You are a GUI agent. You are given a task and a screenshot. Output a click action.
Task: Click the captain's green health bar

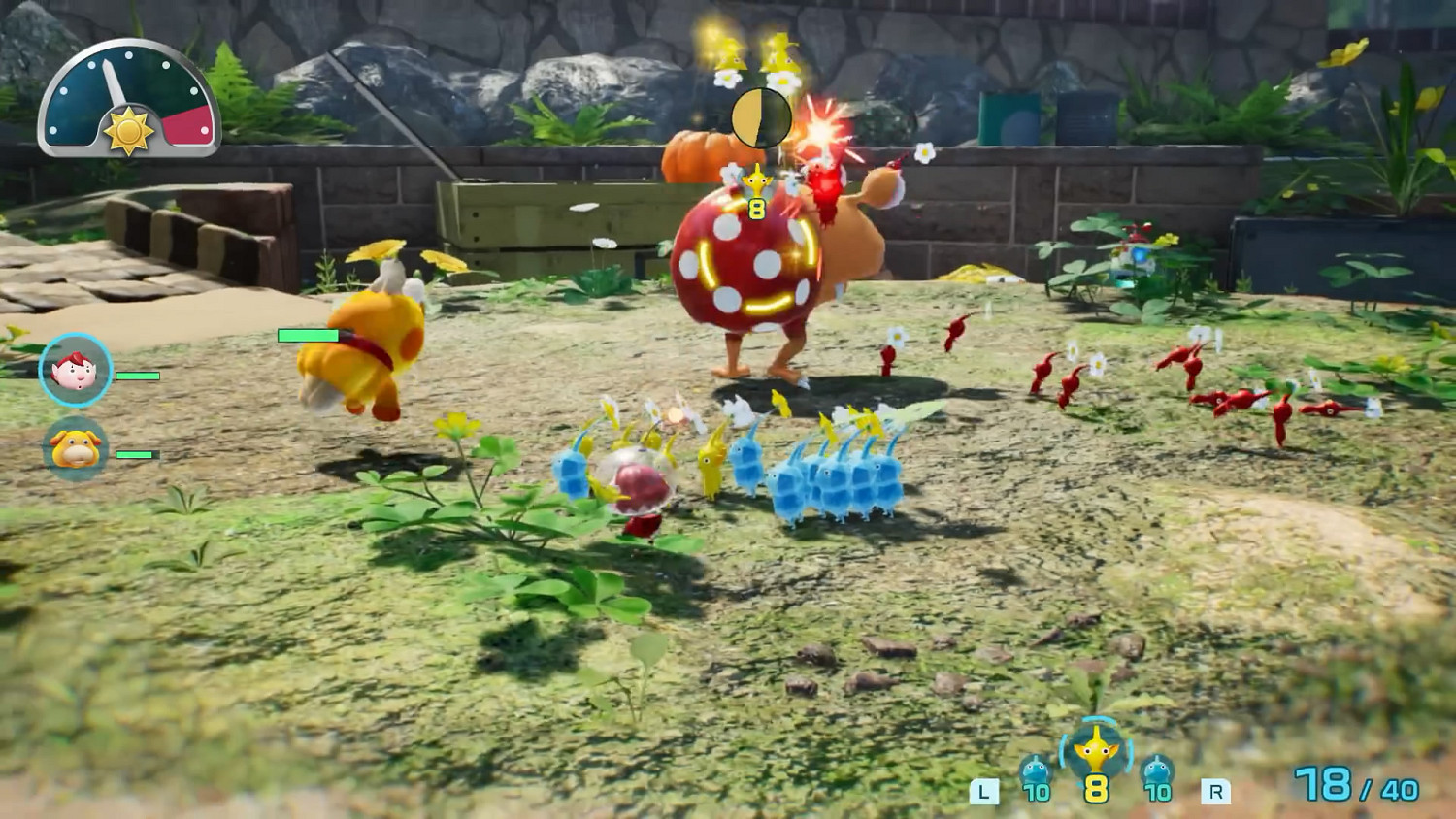139,376
